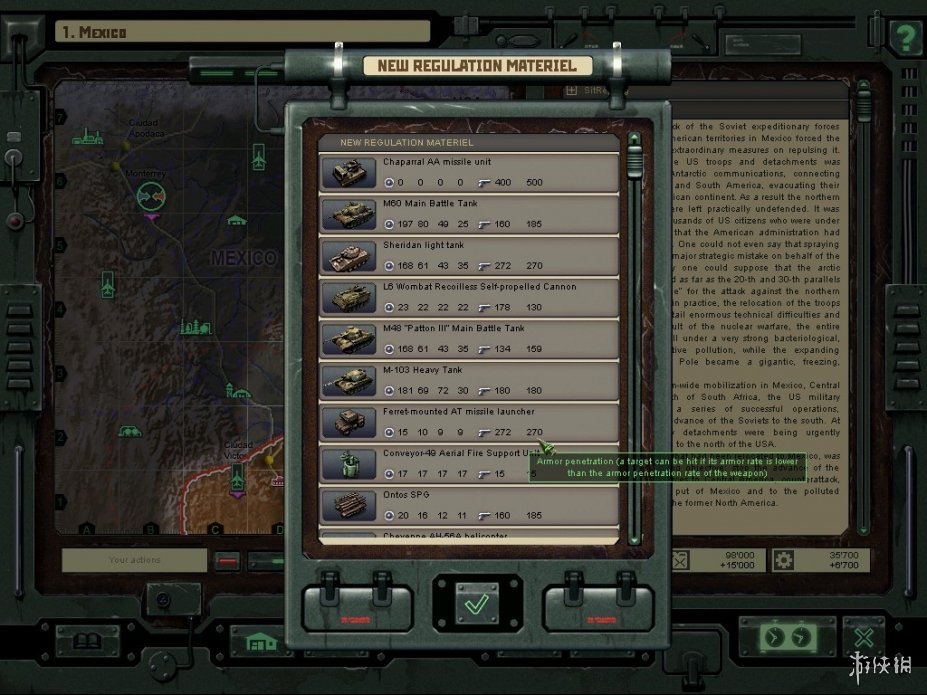Open help with the question mark button
The height and width of the screenshot is (695, 927).
point(906,39)
